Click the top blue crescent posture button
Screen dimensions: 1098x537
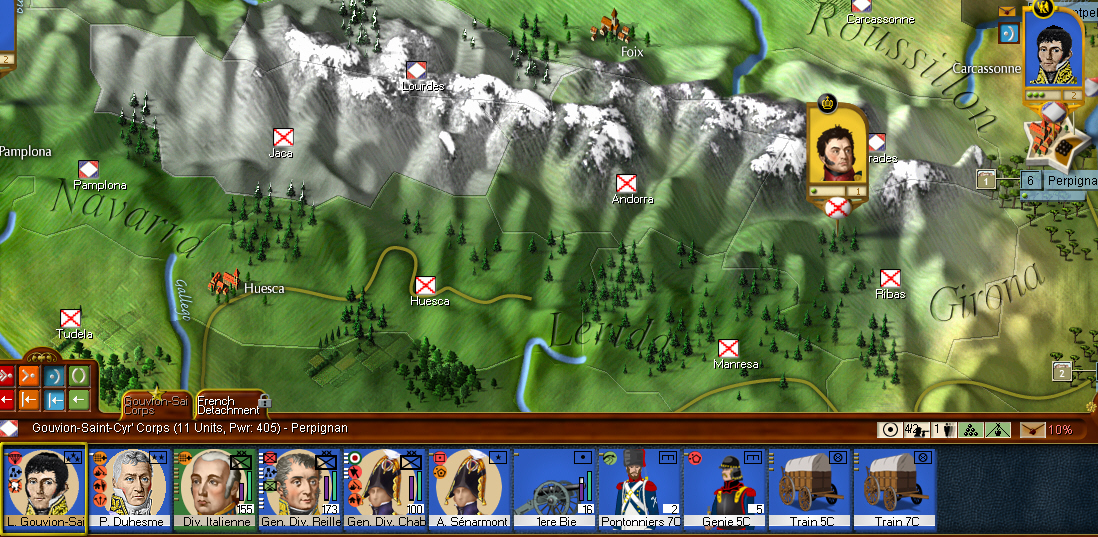54,377
